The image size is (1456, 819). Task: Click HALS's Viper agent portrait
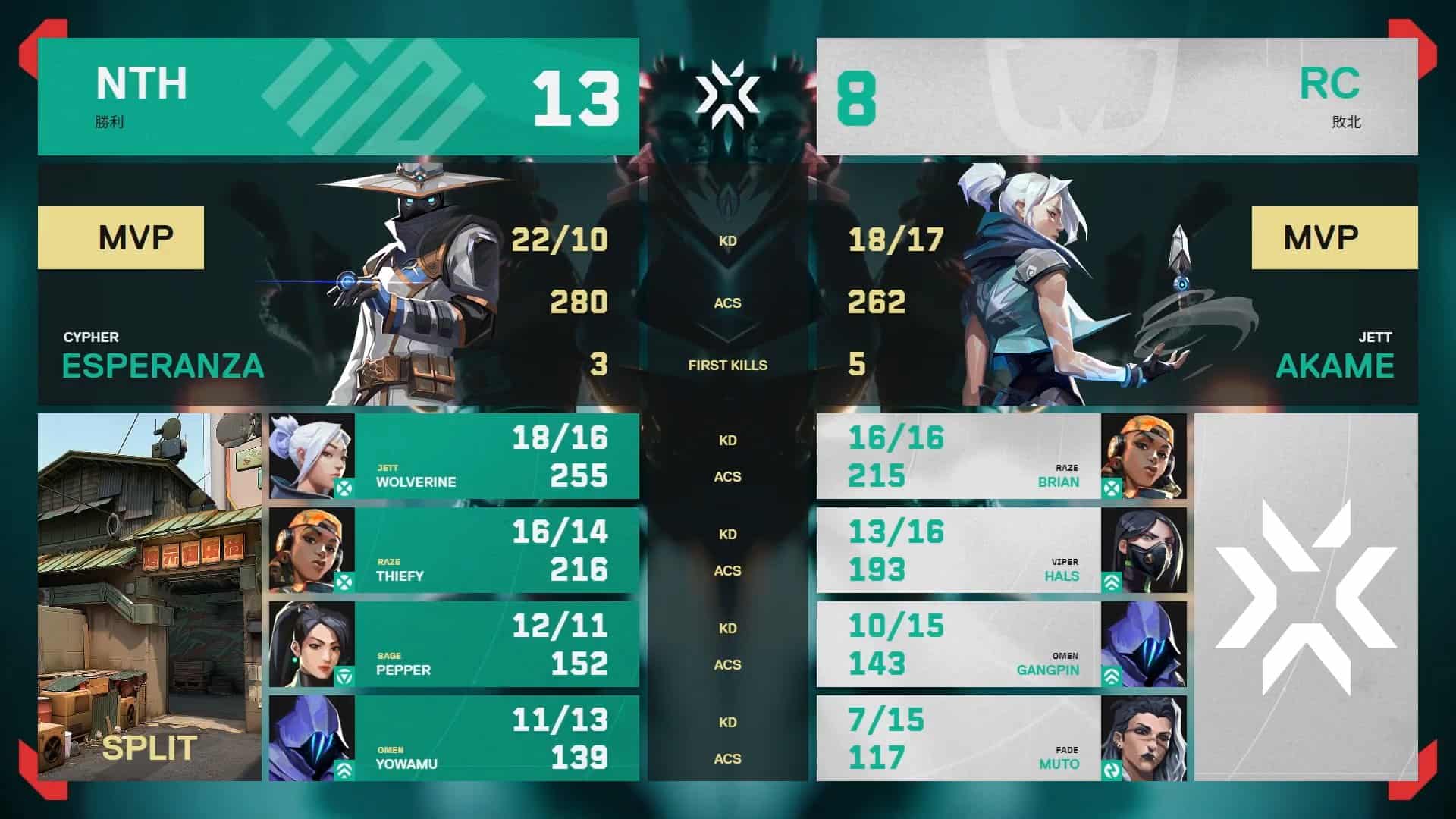tap(1143, 551)
